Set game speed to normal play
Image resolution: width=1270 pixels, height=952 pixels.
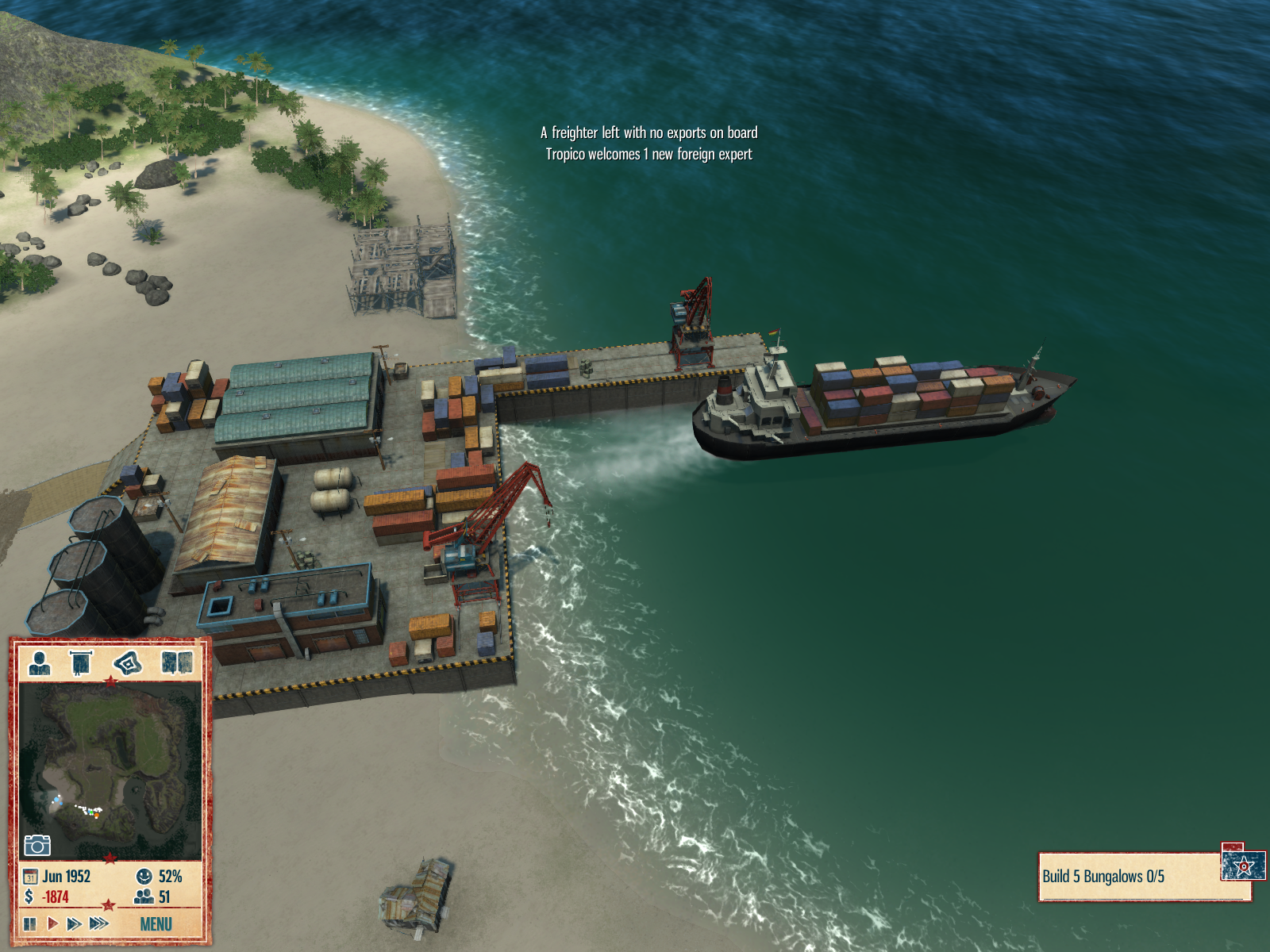(52, 923)
